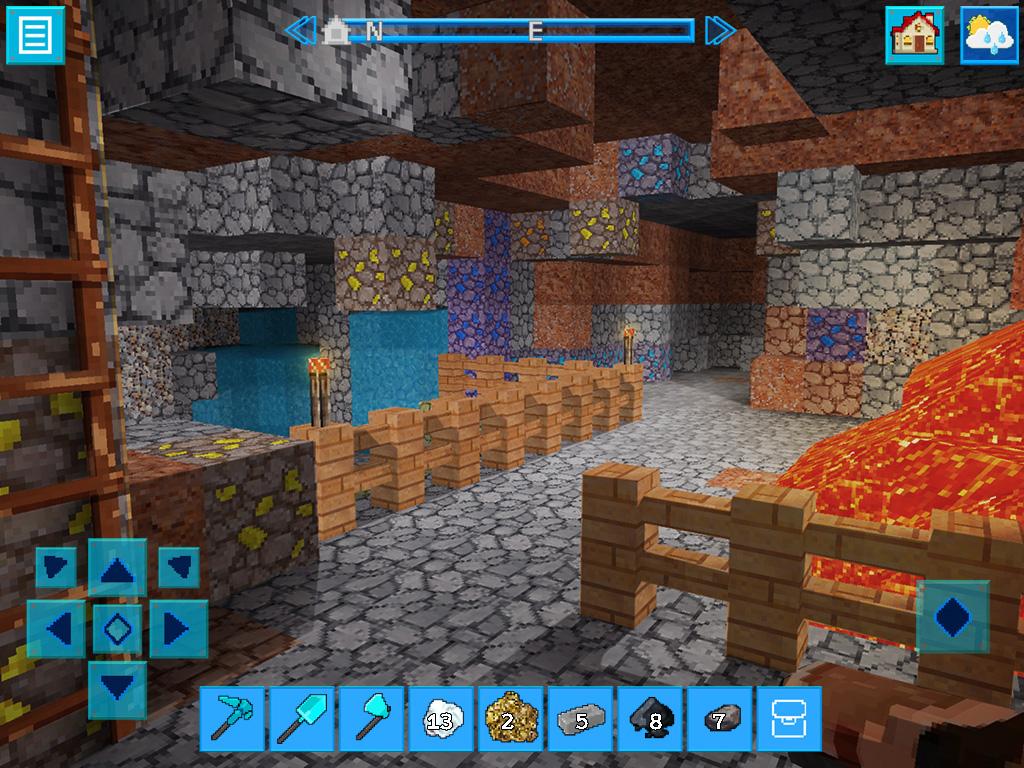Select the black coal stack of 8
Screen dimensions: 1024x768
[650, 718]
